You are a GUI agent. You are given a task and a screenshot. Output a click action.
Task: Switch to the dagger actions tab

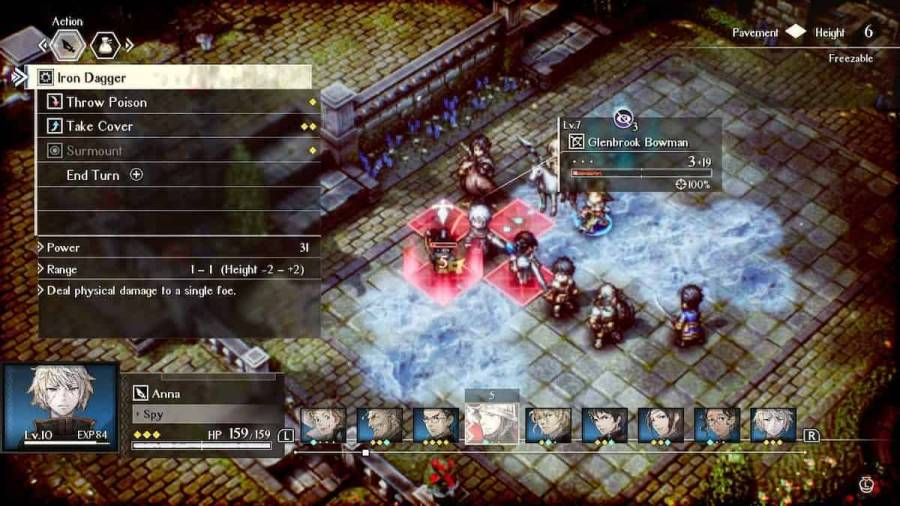(67, 45)
